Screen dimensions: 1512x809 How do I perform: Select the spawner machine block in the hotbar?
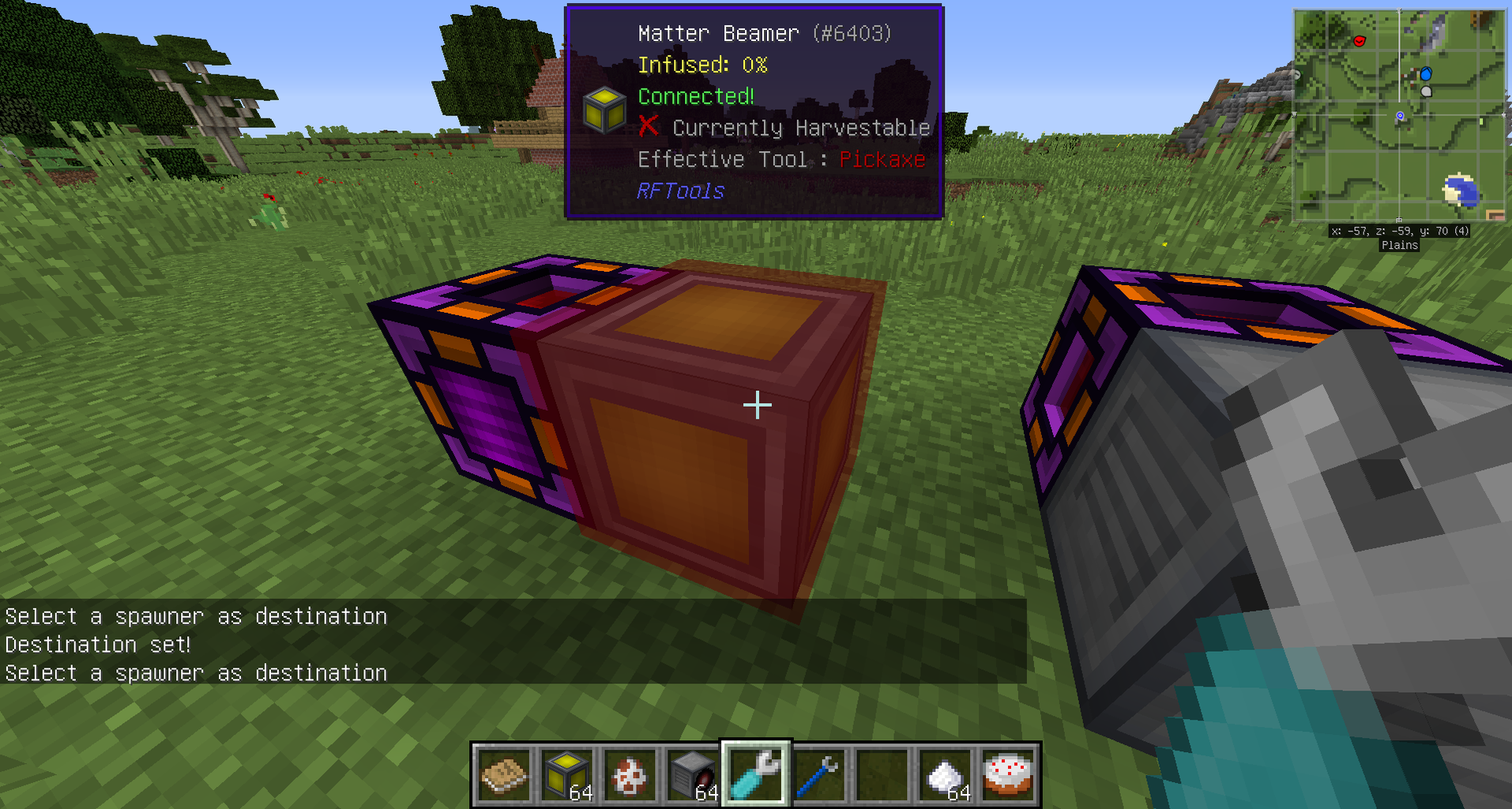692,774
